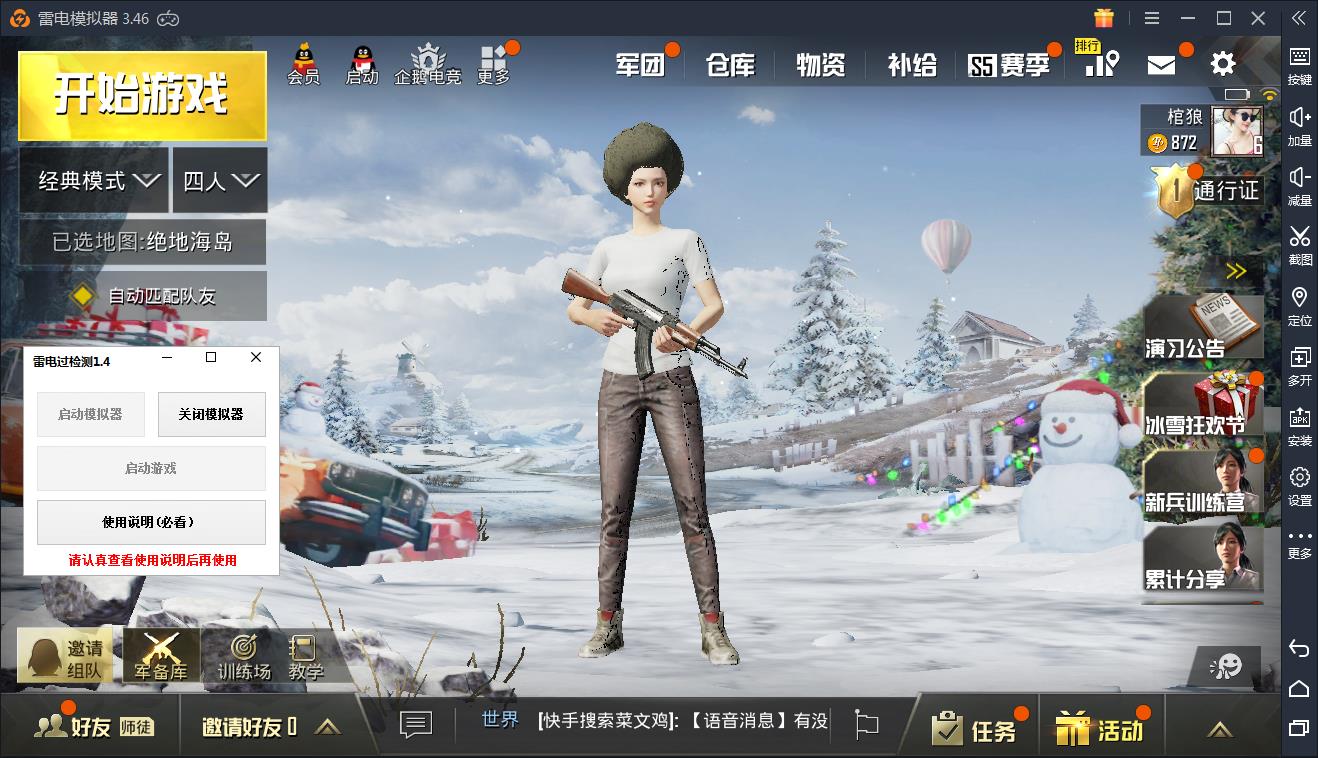Screen dimensions: 1318x758
Task: Open the 冰雪狂欢节 event banner
Action: click(x=1202, y=408)
